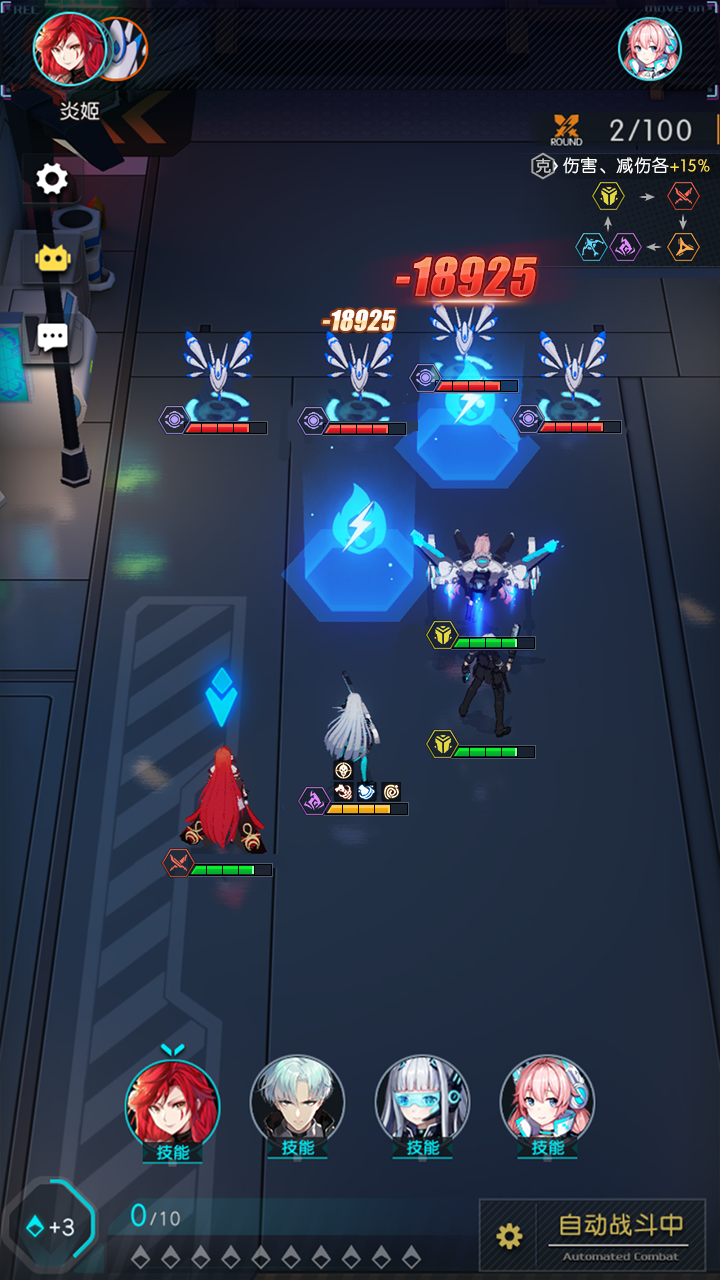View the pink-haired opponent portrait
The width and height of the screenshot is (720, 1280).
[x=650, y=48]
